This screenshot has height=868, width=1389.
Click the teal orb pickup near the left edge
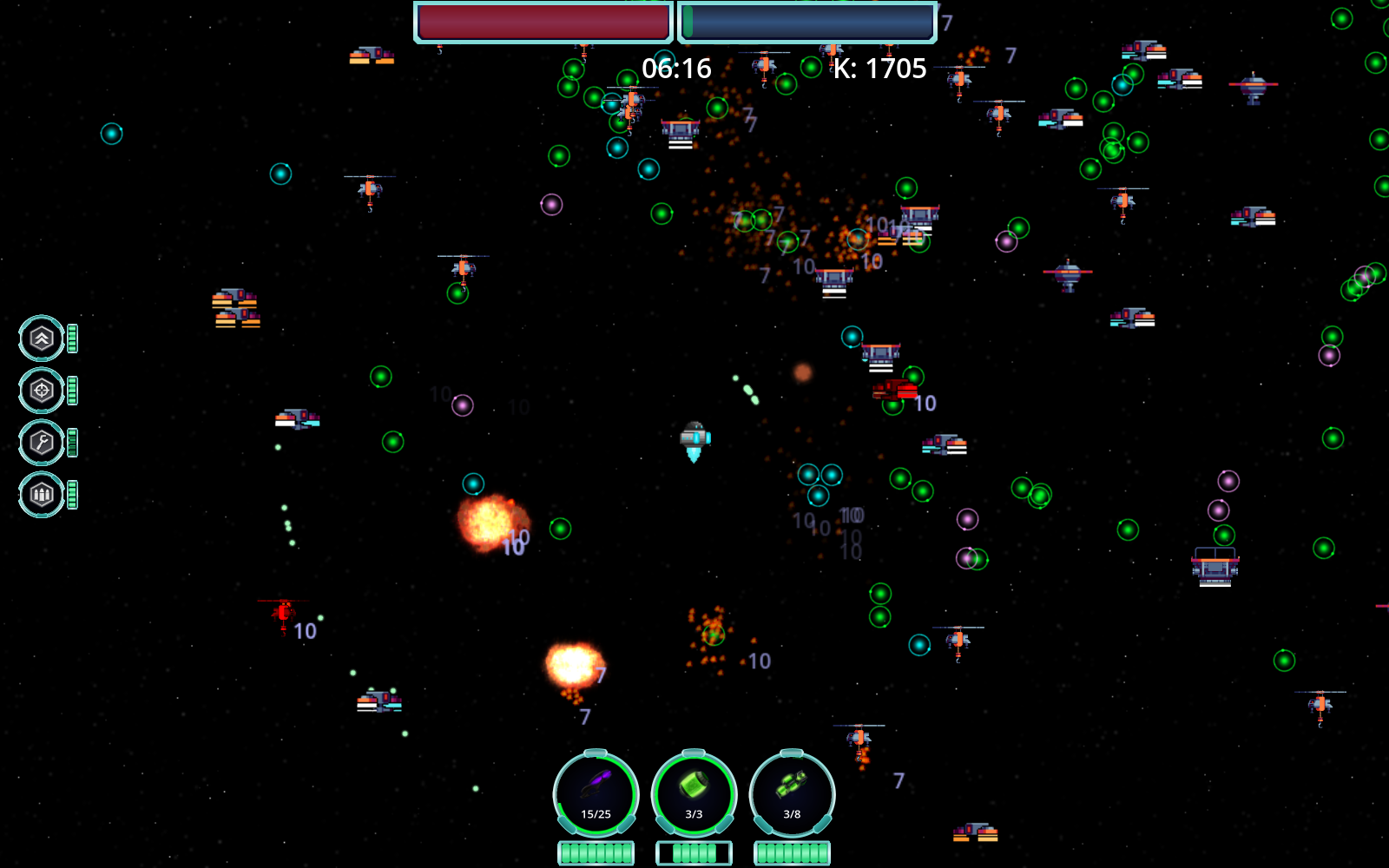[111, 133]
